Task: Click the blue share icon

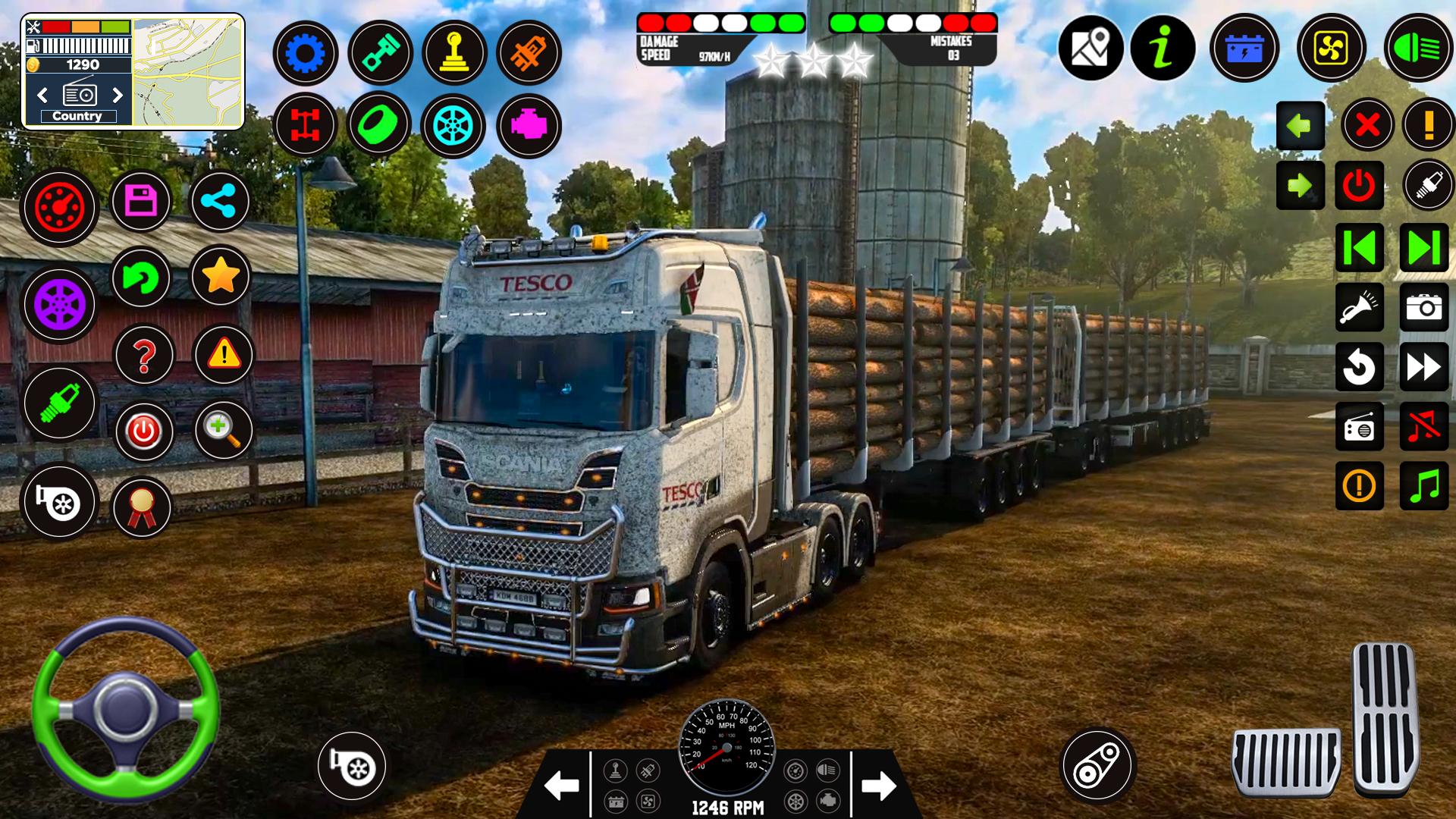Action: [x=220, y=202]
